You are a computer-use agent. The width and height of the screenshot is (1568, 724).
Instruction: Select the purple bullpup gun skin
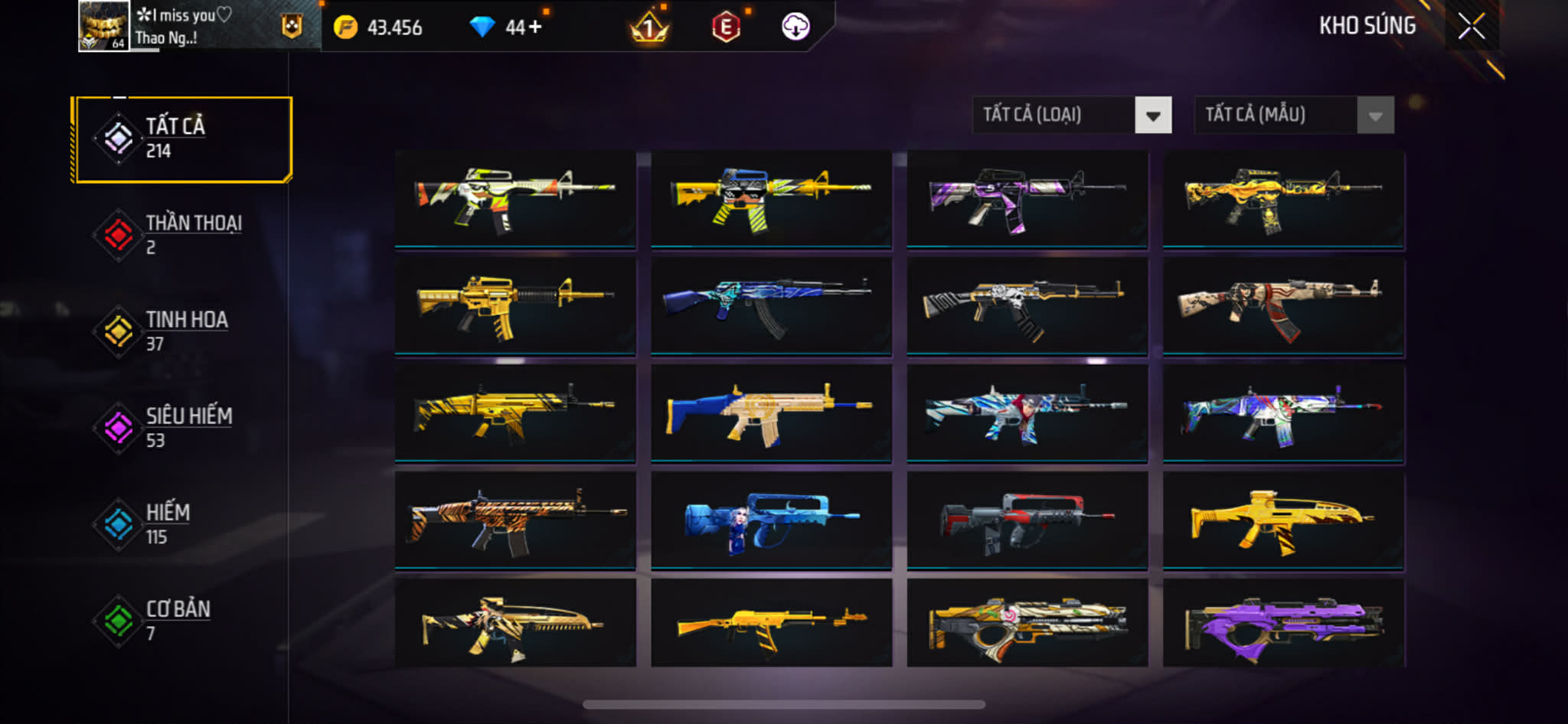pyautogui.click(x=1283, y=624)
